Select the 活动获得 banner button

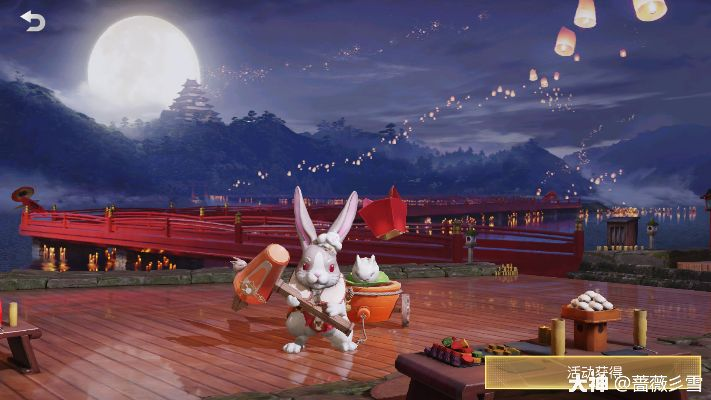[x=592, y=371]
